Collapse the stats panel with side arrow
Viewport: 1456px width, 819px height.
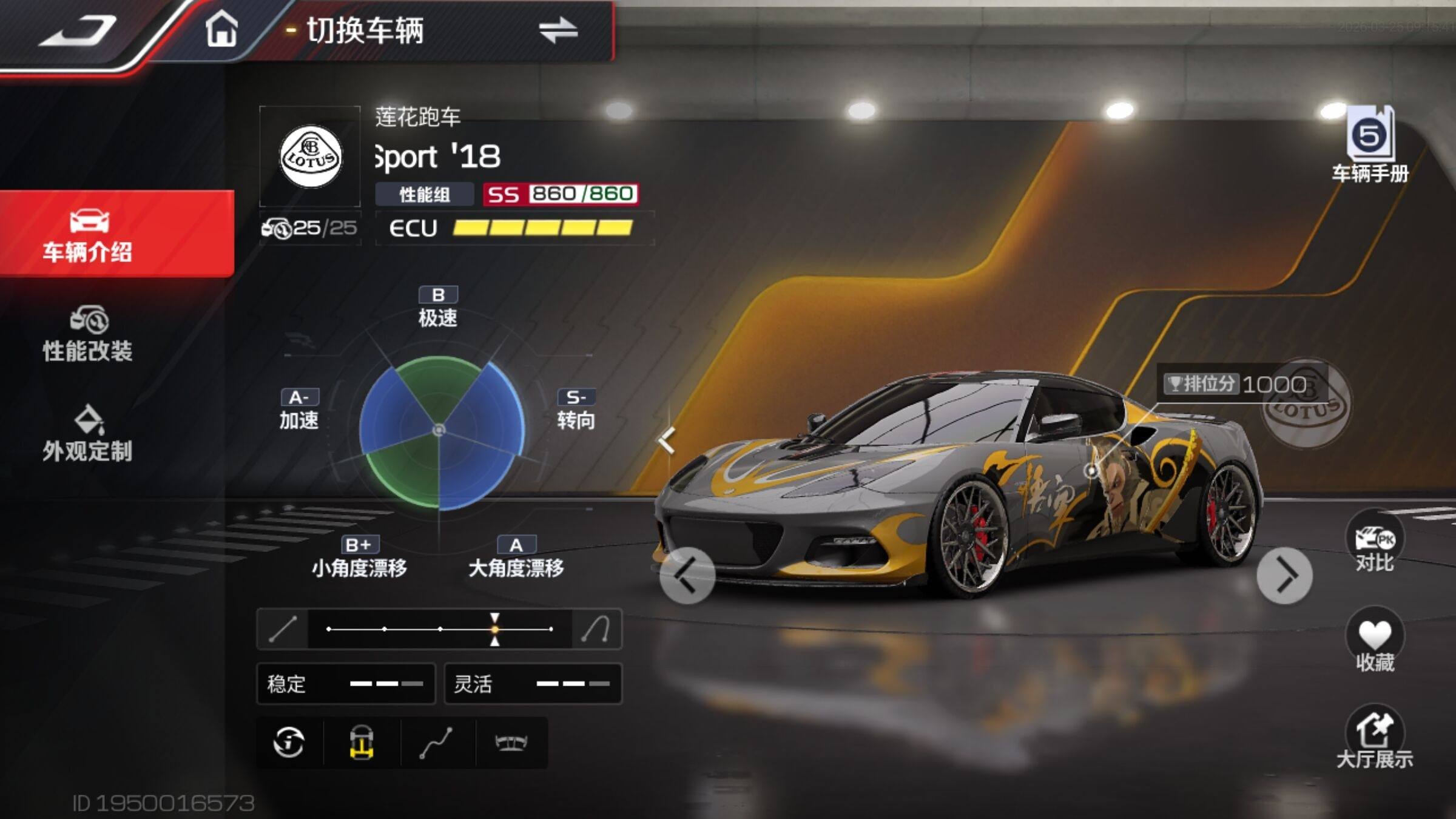[x=667, y=440]
